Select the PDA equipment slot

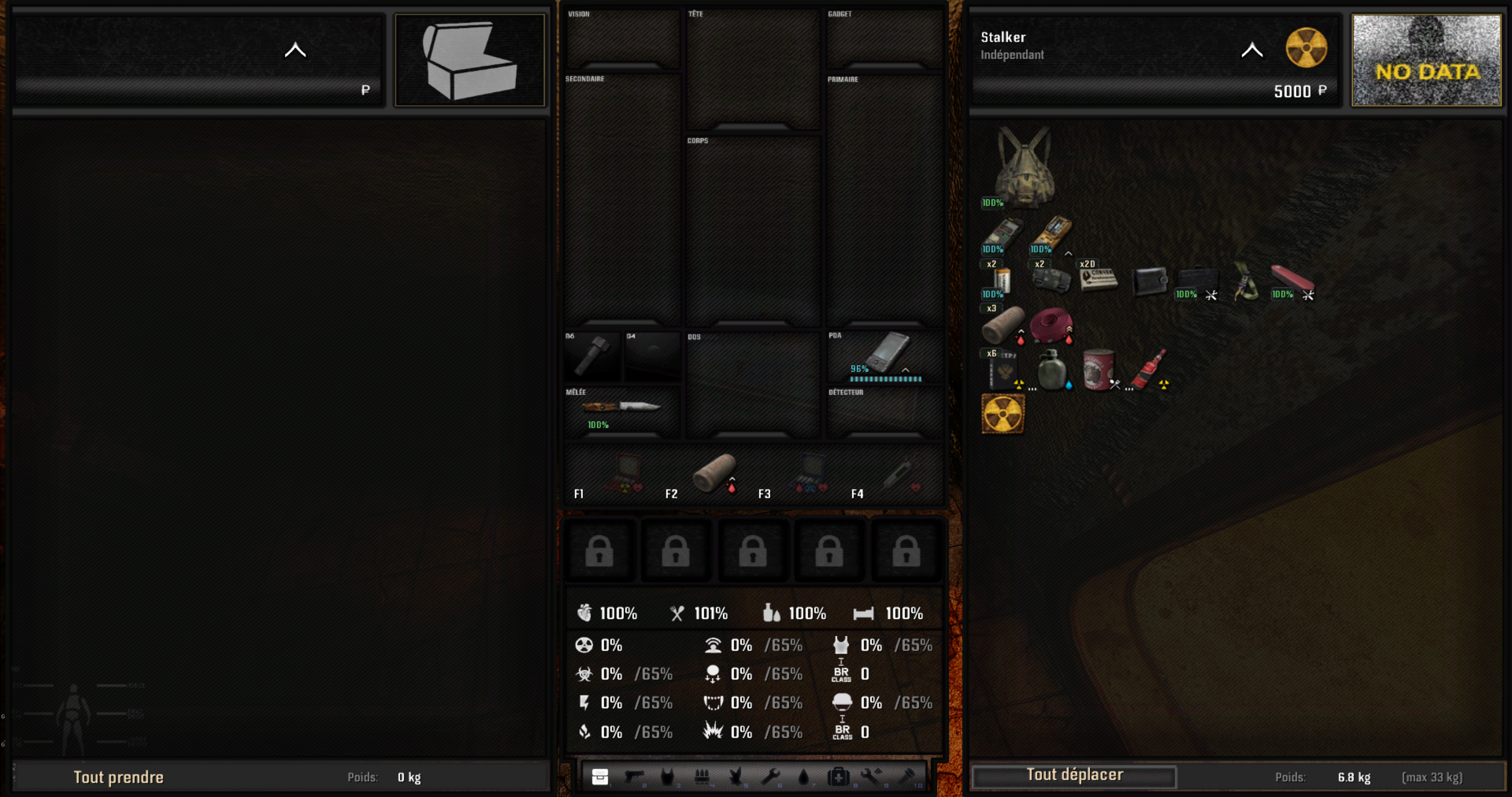tap(885, 356)
